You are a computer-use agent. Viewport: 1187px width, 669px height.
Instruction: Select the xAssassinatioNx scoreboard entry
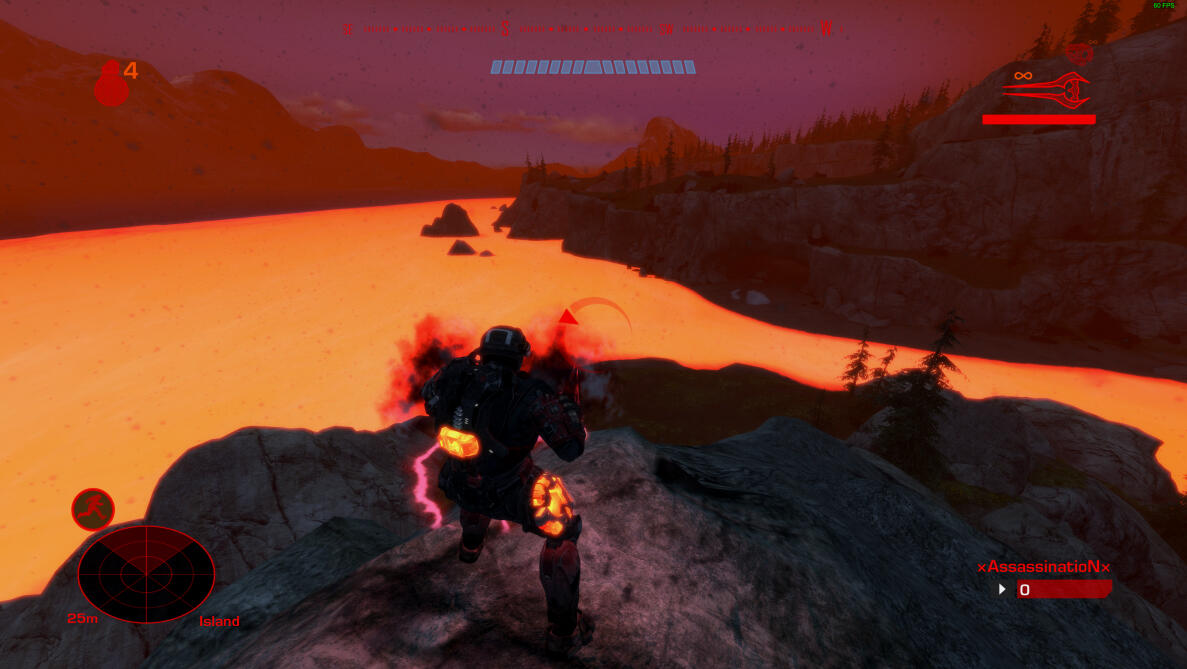1044,567
